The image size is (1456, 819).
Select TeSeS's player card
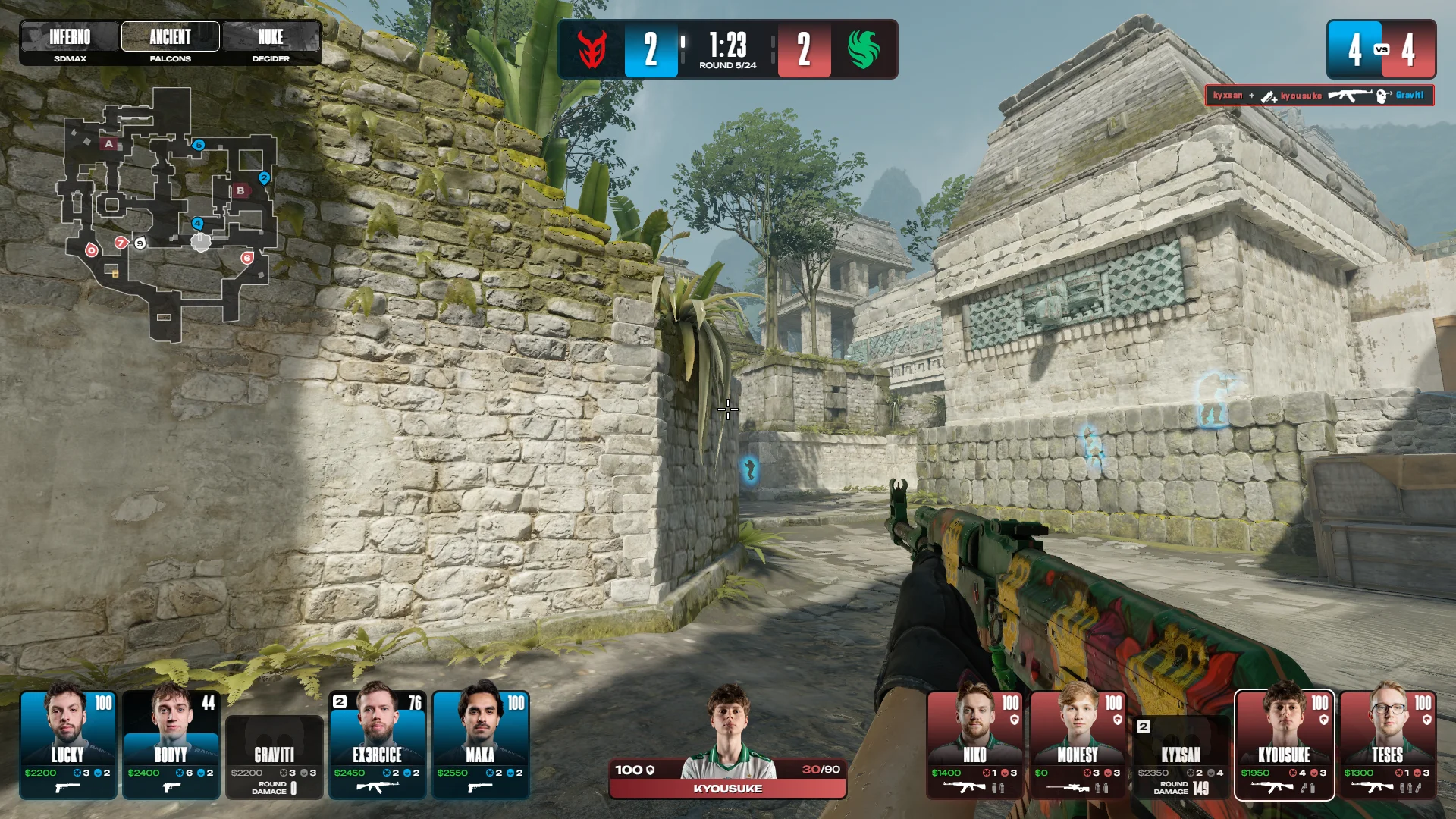[1388, 745]
